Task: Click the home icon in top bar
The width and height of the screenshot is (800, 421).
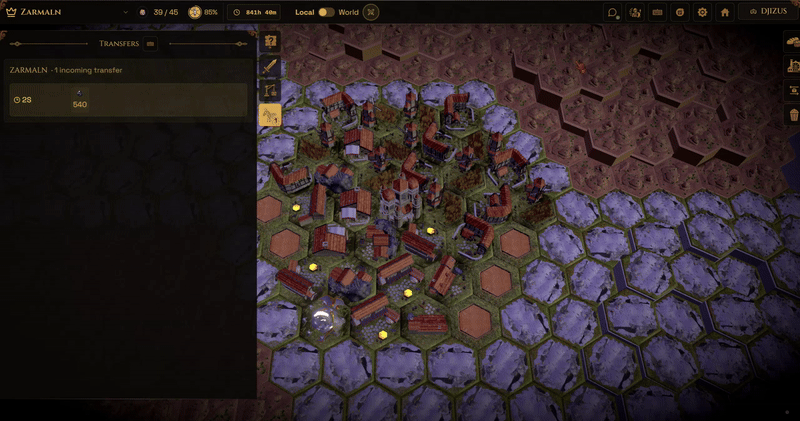Action: (x=725, y=12)
